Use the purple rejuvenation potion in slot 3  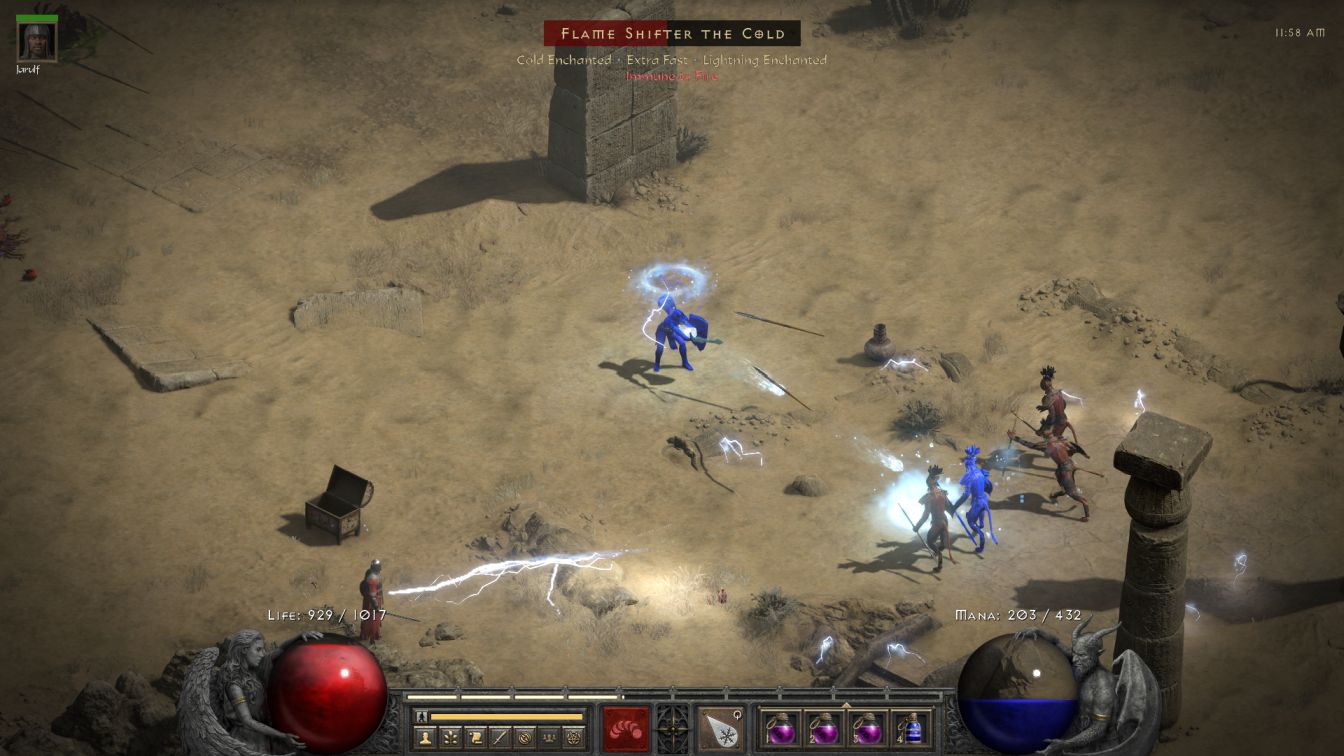click(x=866, y=728)
